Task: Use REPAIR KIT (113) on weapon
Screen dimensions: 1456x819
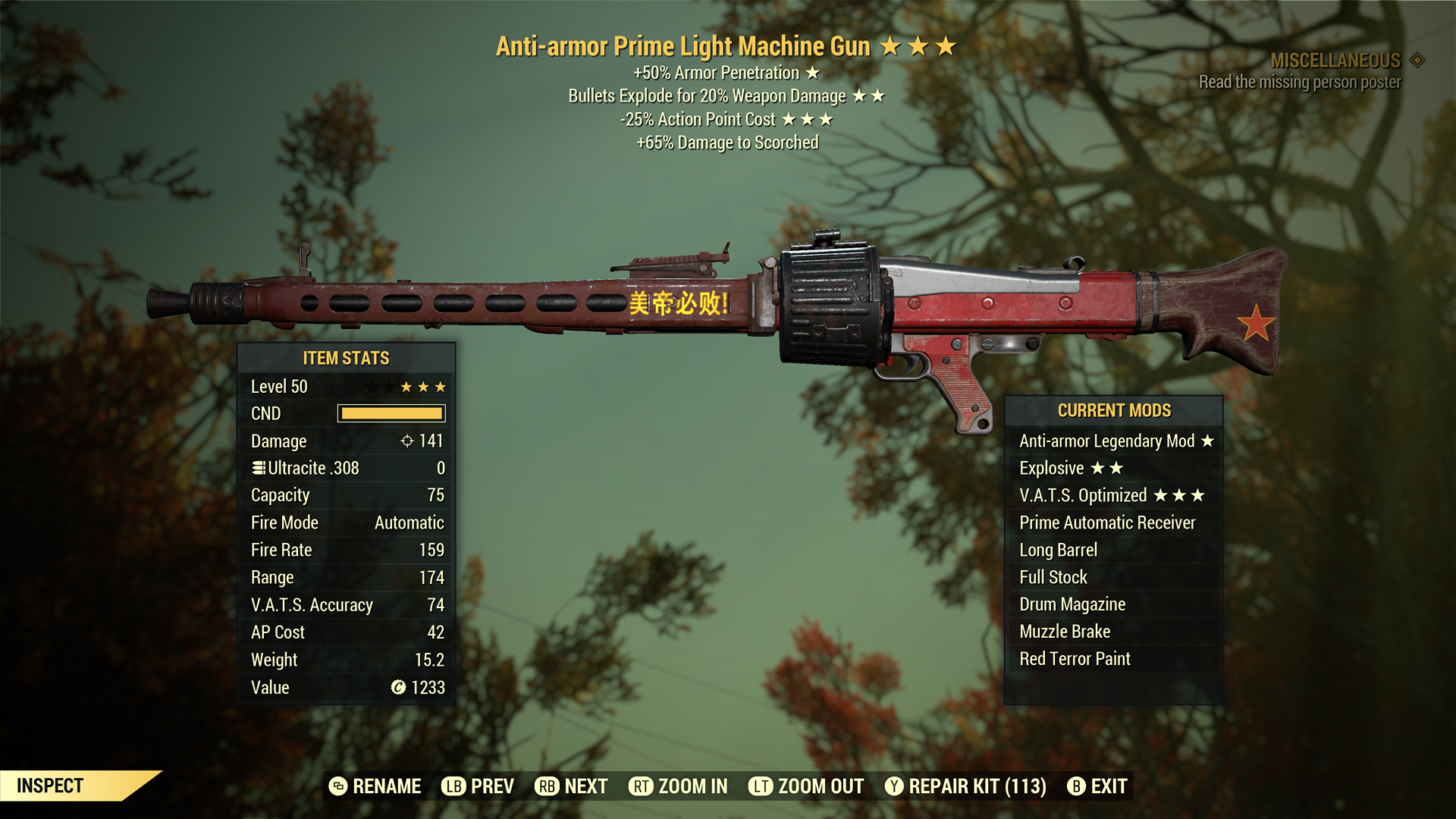Action: click(x=965, y=786)
